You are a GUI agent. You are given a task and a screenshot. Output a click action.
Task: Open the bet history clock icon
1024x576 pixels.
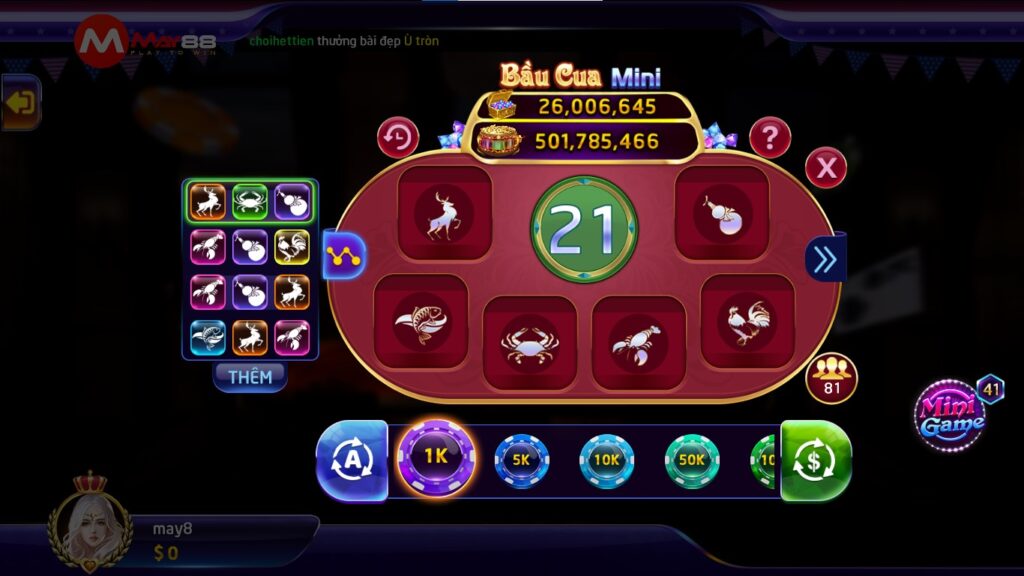point(398,138)
